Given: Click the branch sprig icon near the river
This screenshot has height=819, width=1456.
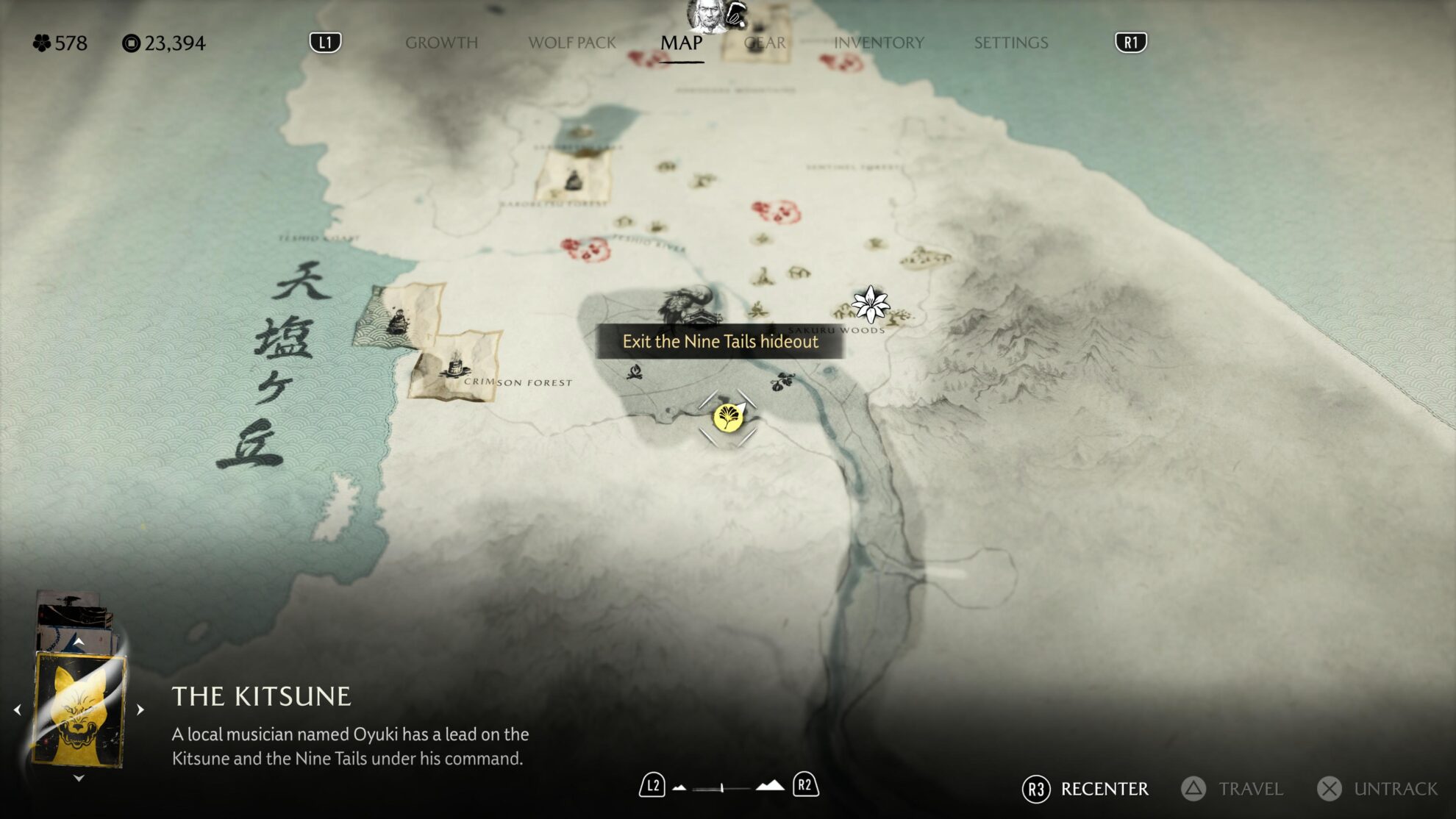Looking at the screenshot, I should [x=782, y=382].
